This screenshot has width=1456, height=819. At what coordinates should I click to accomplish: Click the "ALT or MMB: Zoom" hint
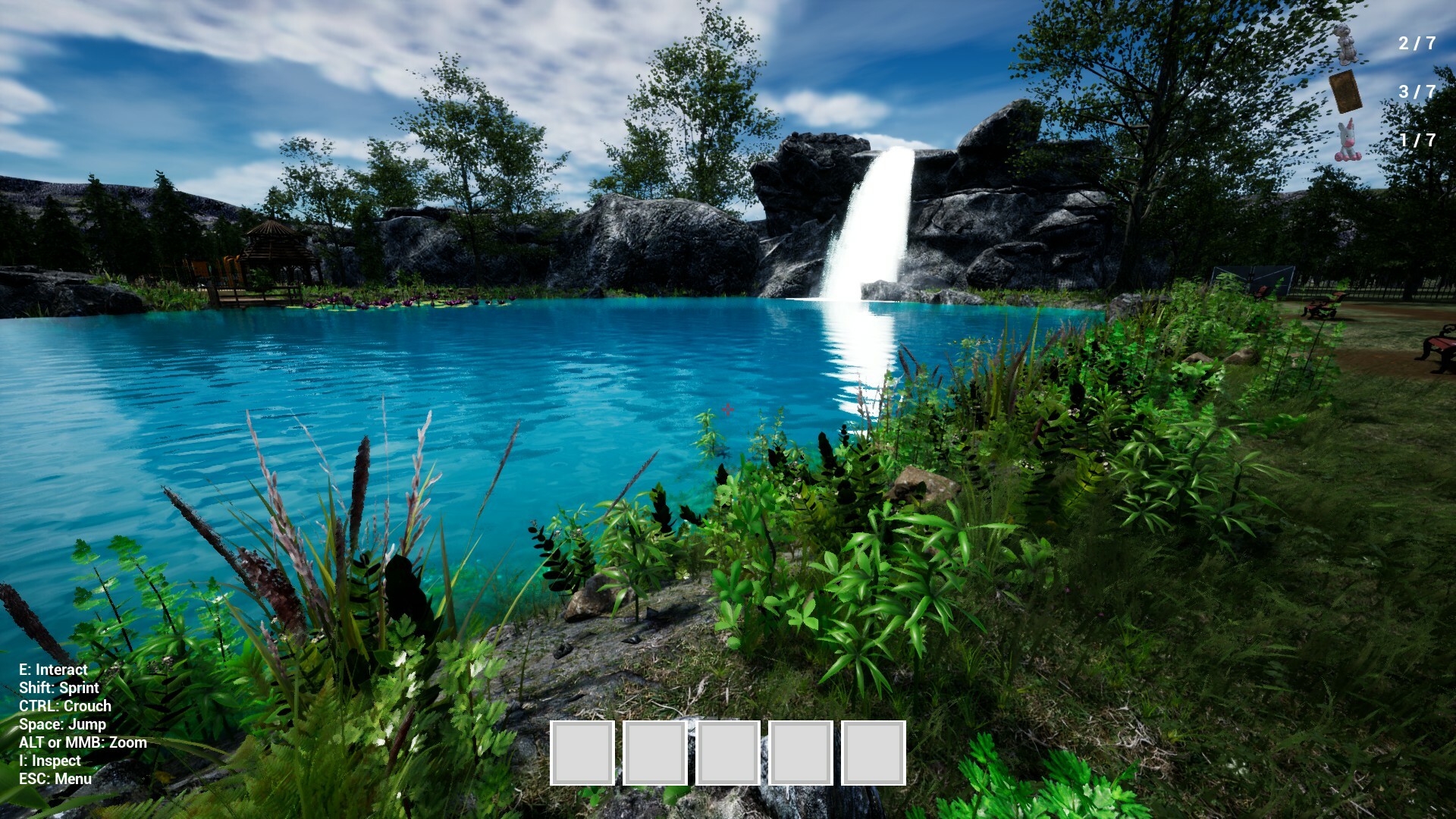[x=83, y=742]
